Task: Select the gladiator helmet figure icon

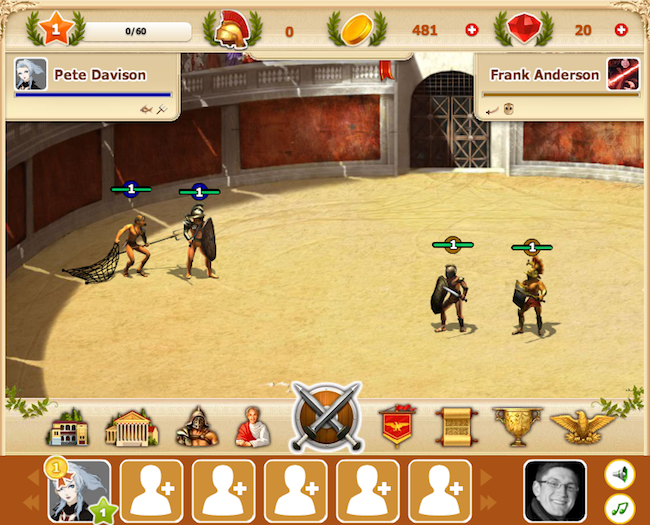Action: [196, 427]
